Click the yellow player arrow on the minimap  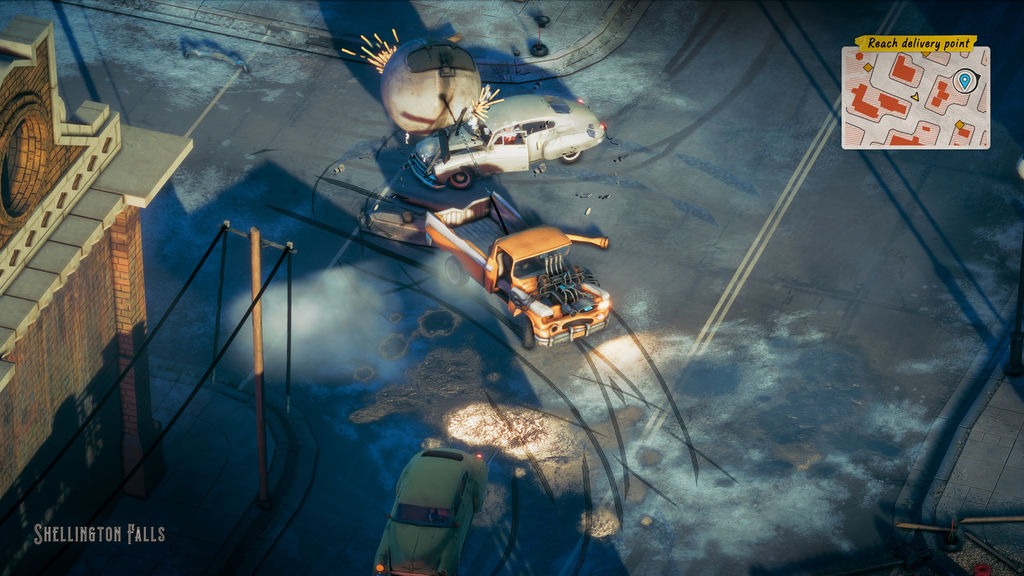click(x=914, y=97)
